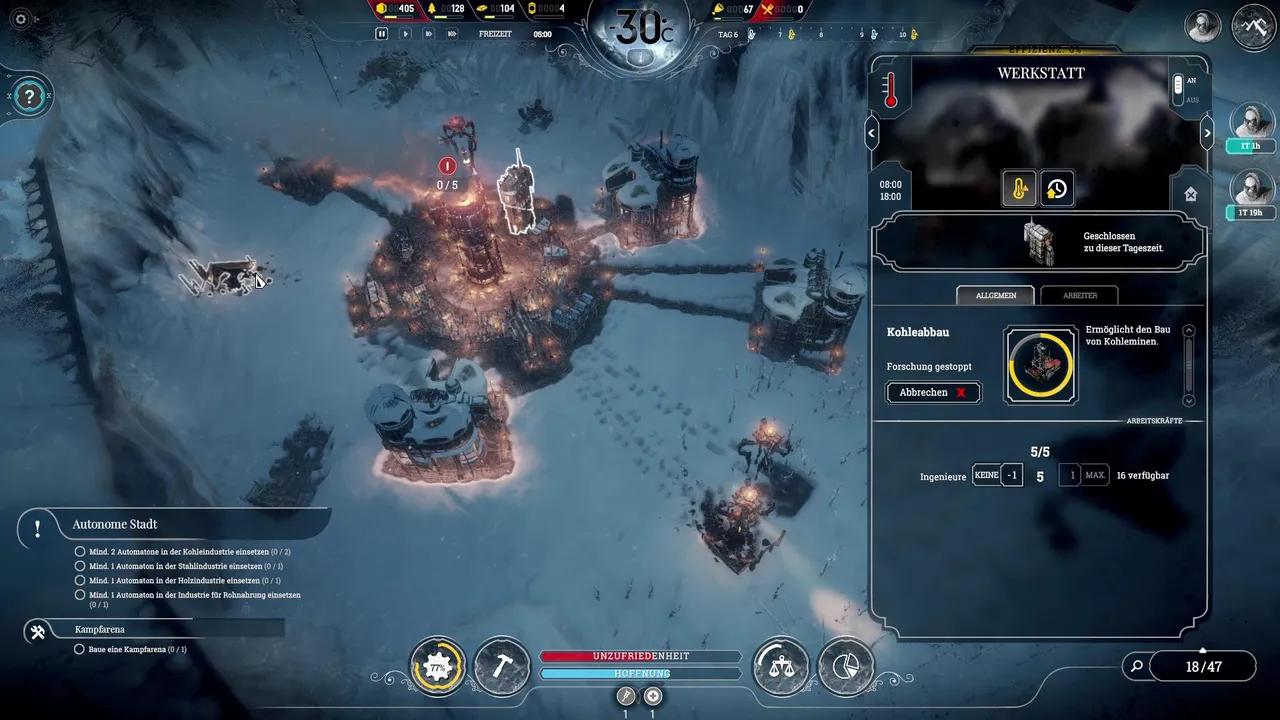Go to the next building with right arrow

coord(1206,132)
